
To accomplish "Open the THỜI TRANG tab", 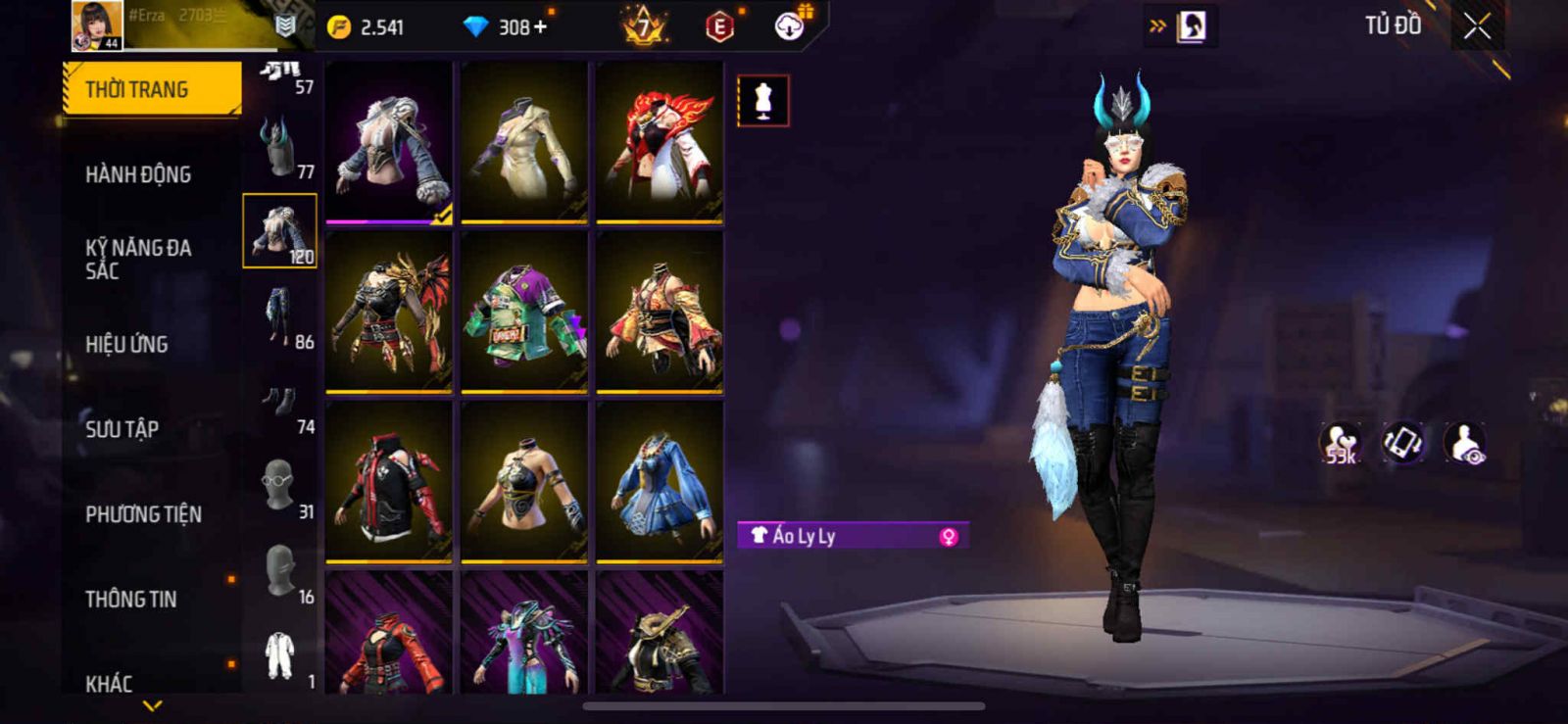I will coord(151,89).
